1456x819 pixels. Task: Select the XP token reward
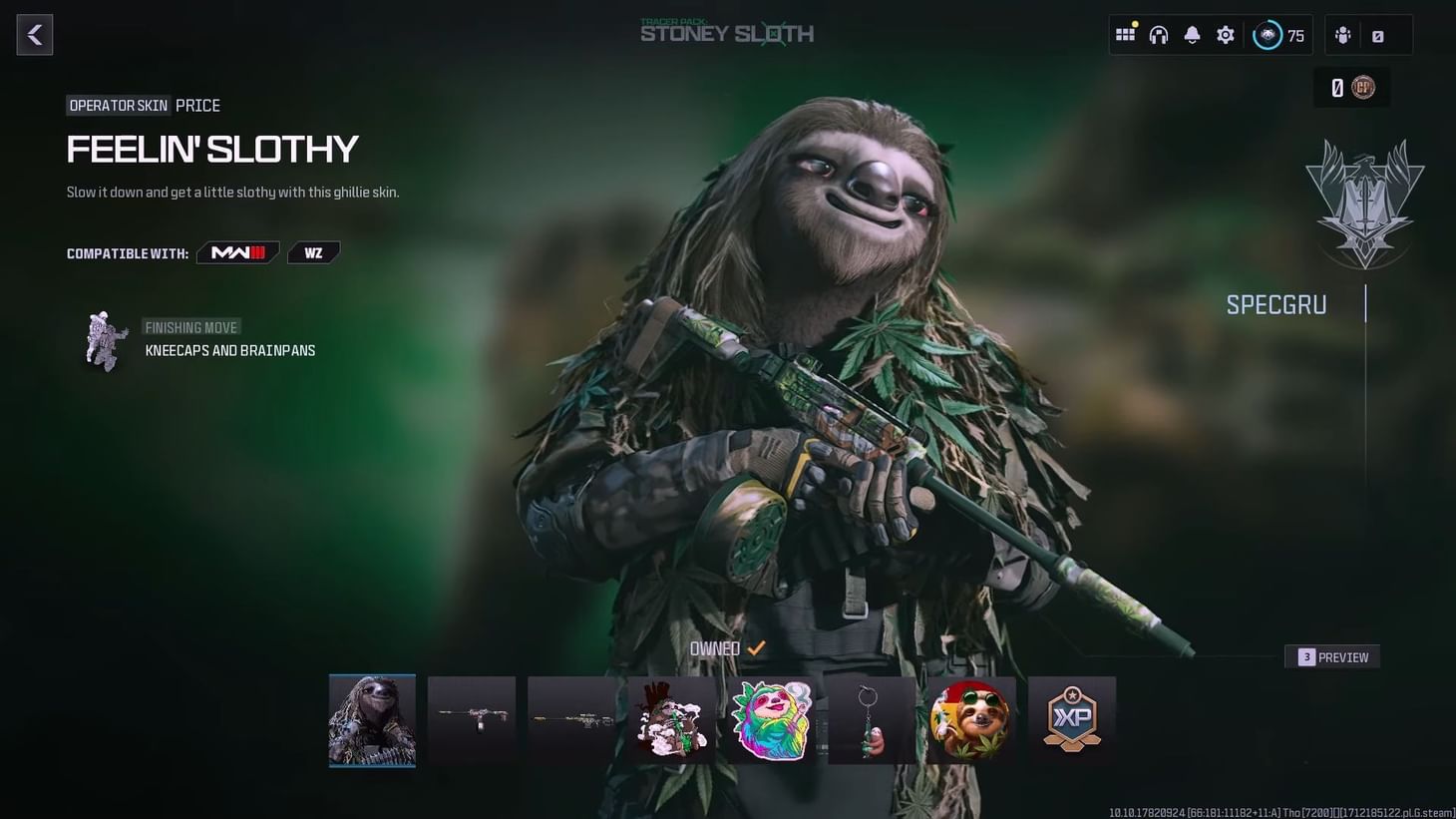[1071, 719]
